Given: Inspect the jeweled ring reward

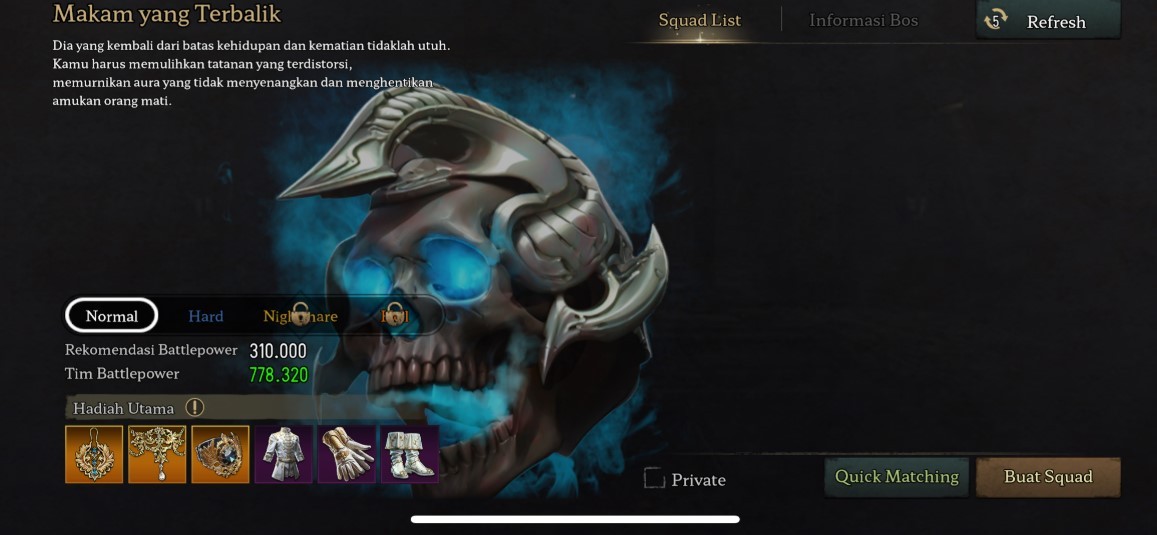Looking at the screenshot, I should pos(220,455).
